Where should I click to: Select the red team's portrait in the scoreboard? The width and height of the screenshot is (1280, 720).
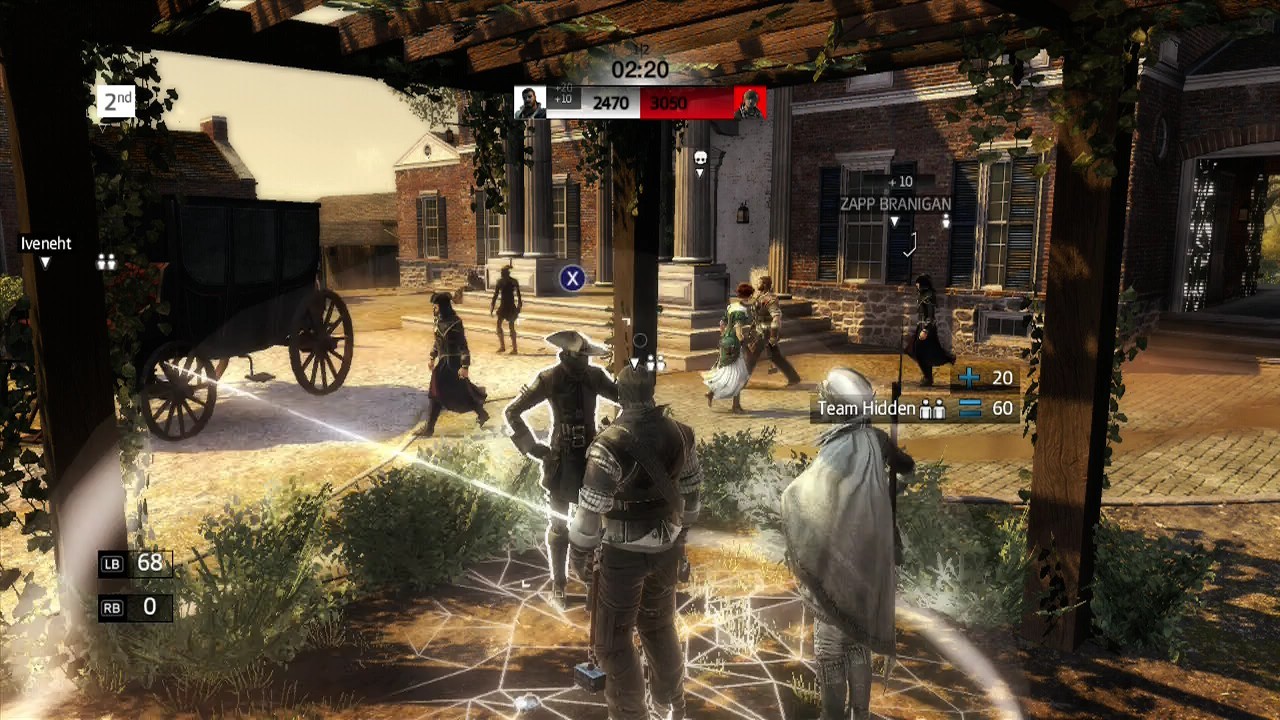coord(749,103)
